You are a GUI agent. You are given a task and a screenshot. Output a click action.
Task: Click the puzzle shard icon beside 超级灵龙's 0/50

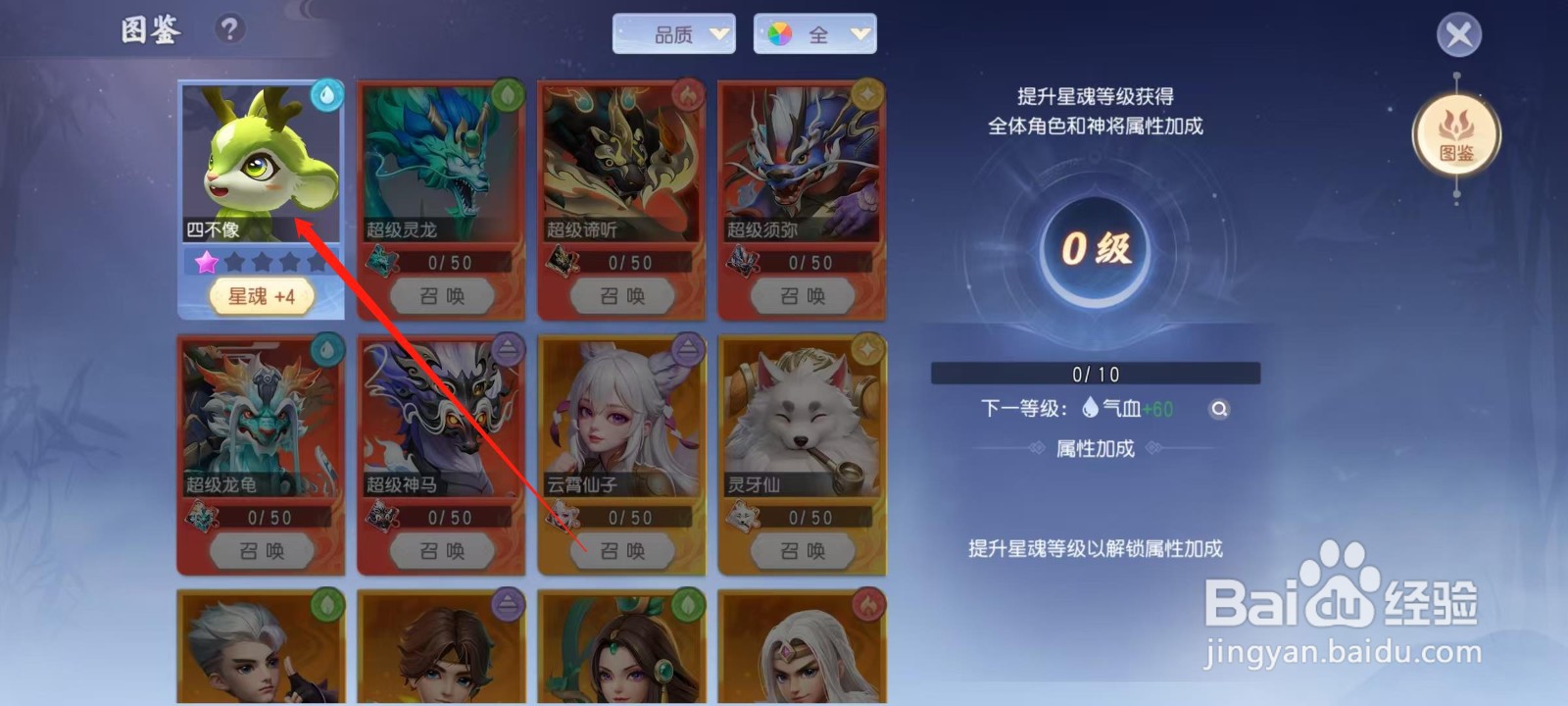pos(379,261)
